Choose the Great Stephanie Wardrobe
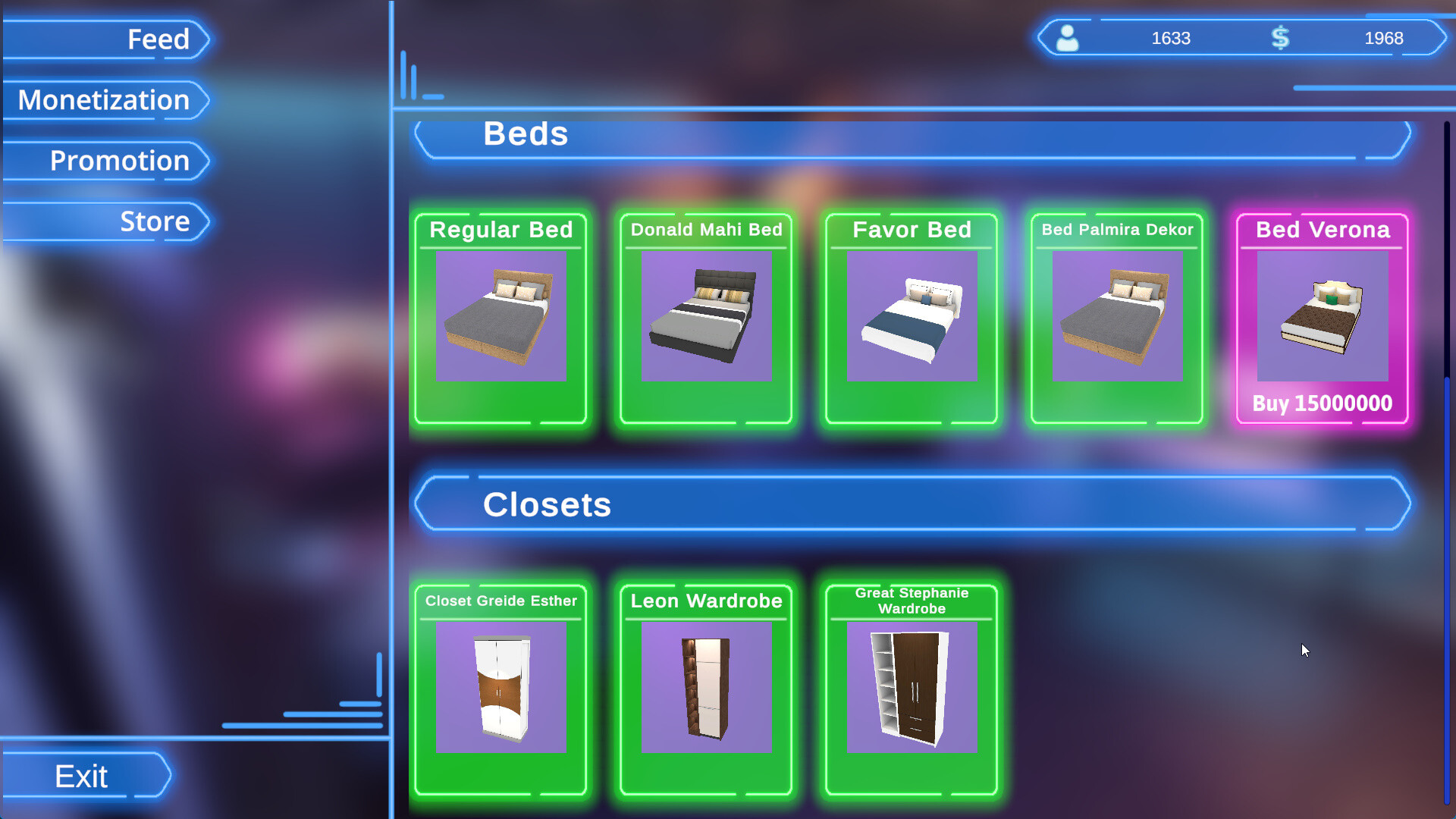 (910, 689)
